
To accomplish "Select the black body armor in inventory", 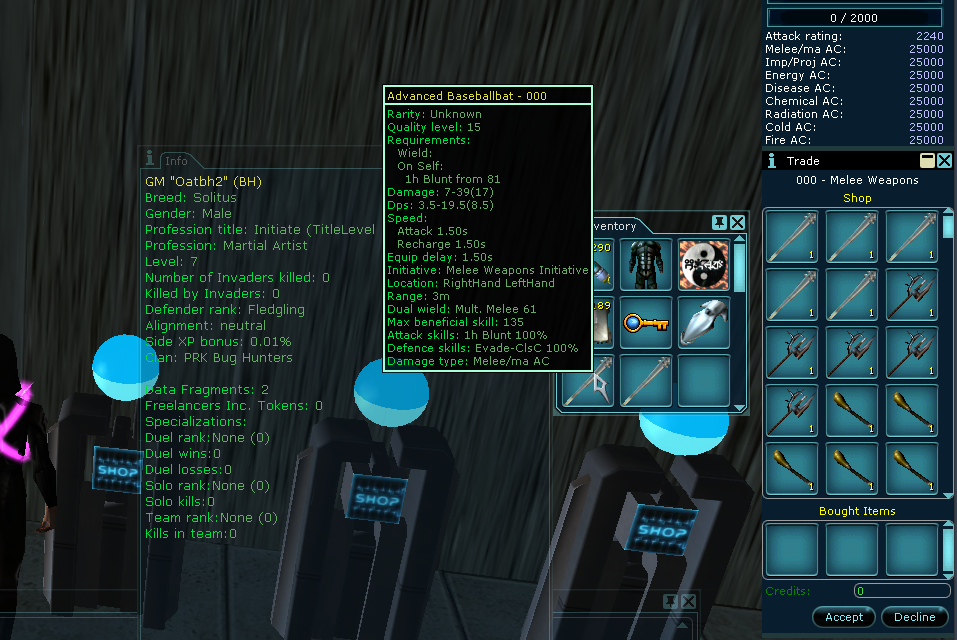I will pos(645,264).
